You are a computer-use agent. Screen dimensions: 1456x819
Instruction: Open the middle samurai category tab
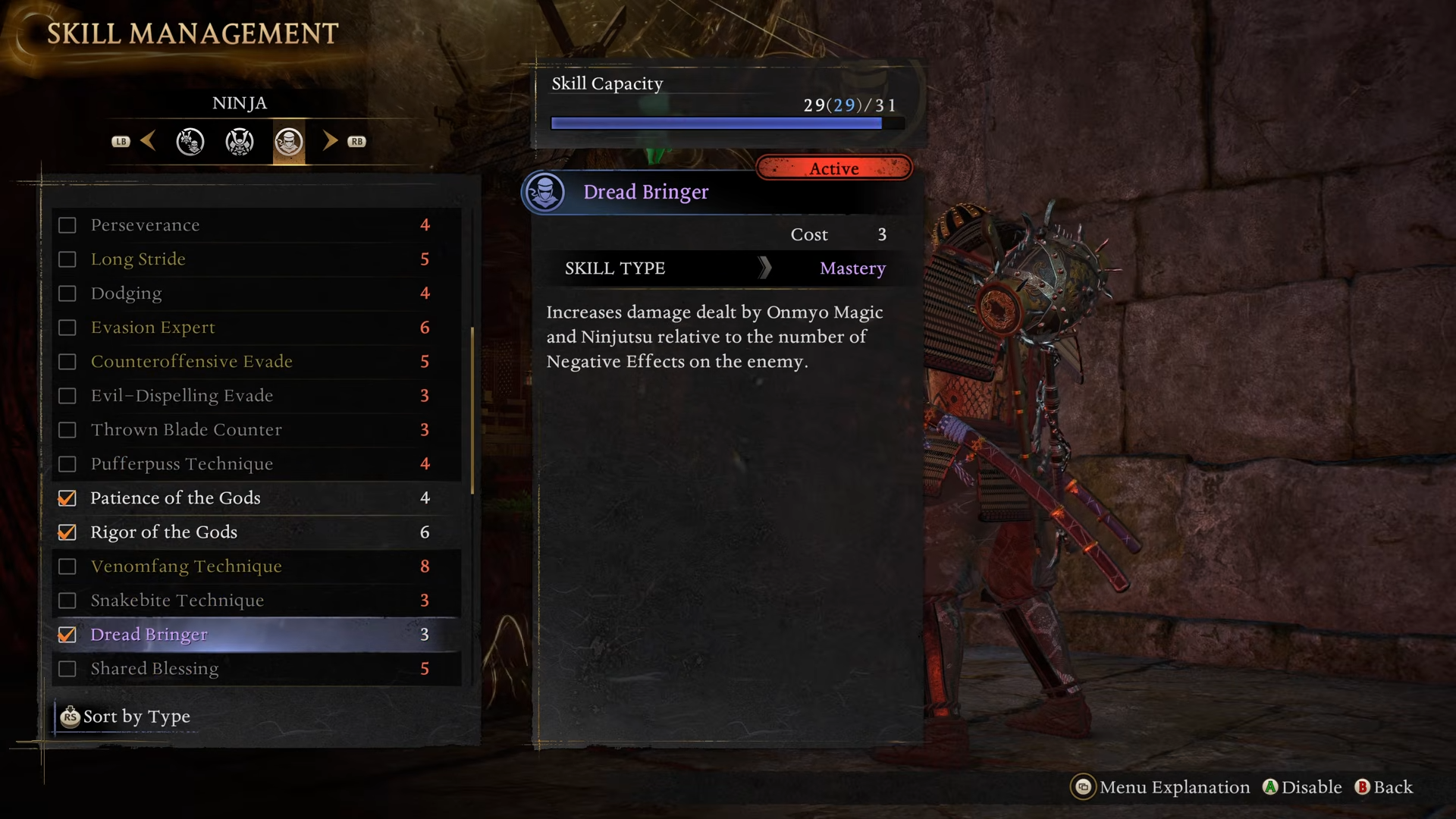(x=240, y=142)
